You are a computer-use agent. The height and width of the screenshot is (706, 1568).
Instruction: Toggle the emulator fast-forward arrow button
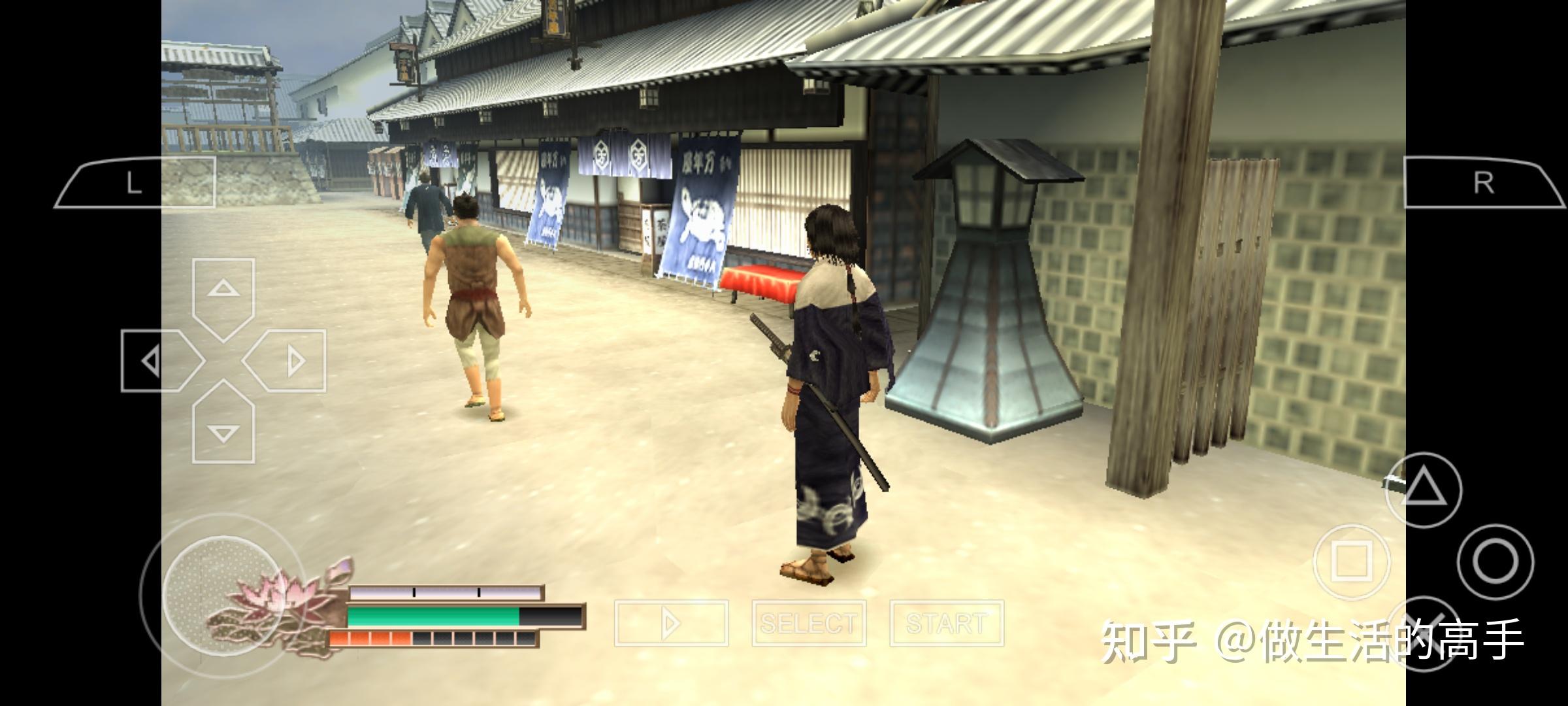click(671, 623)
